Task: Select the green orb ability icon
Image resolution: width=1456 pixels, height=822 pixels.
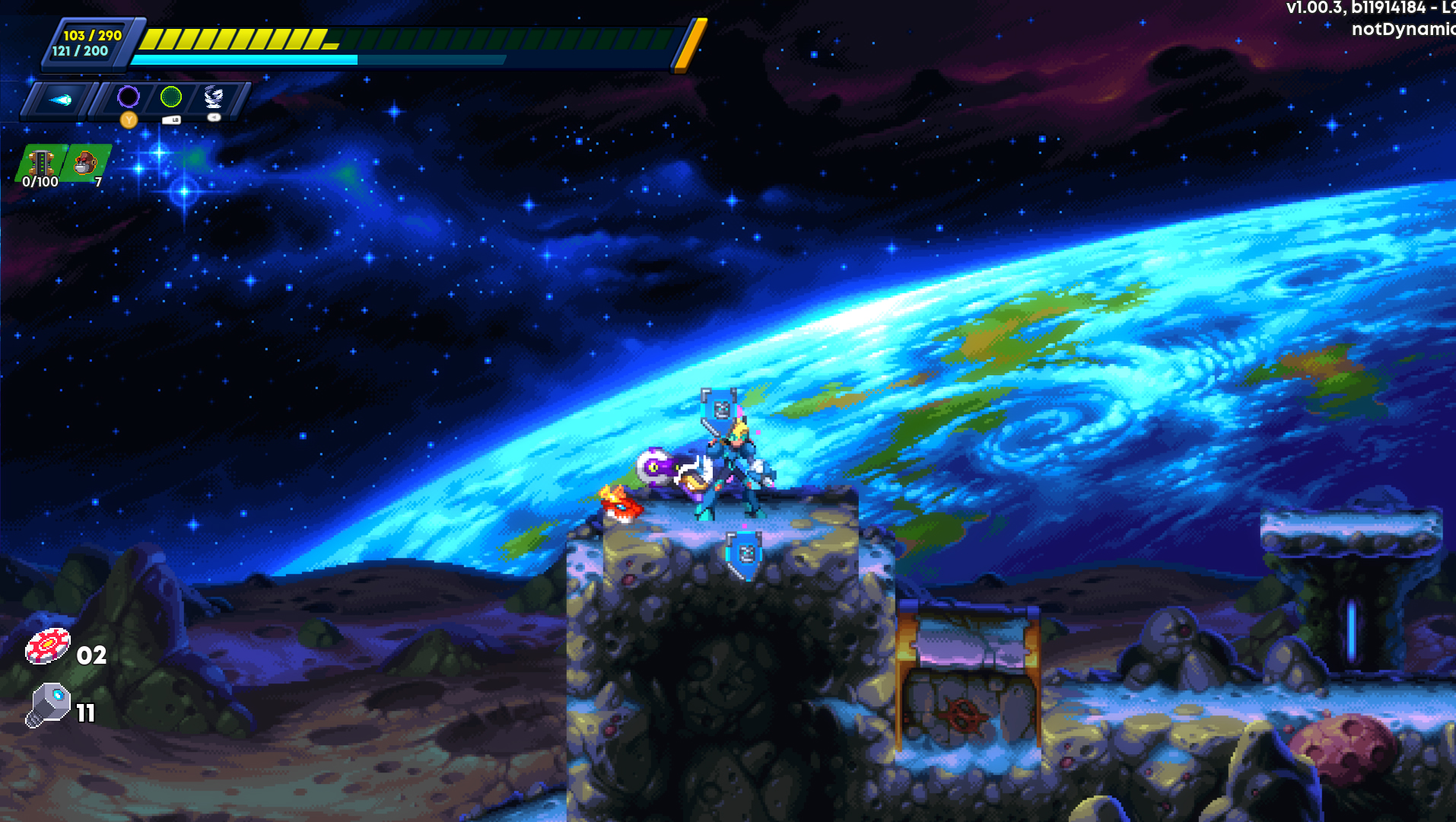Action: pos(172,96)
